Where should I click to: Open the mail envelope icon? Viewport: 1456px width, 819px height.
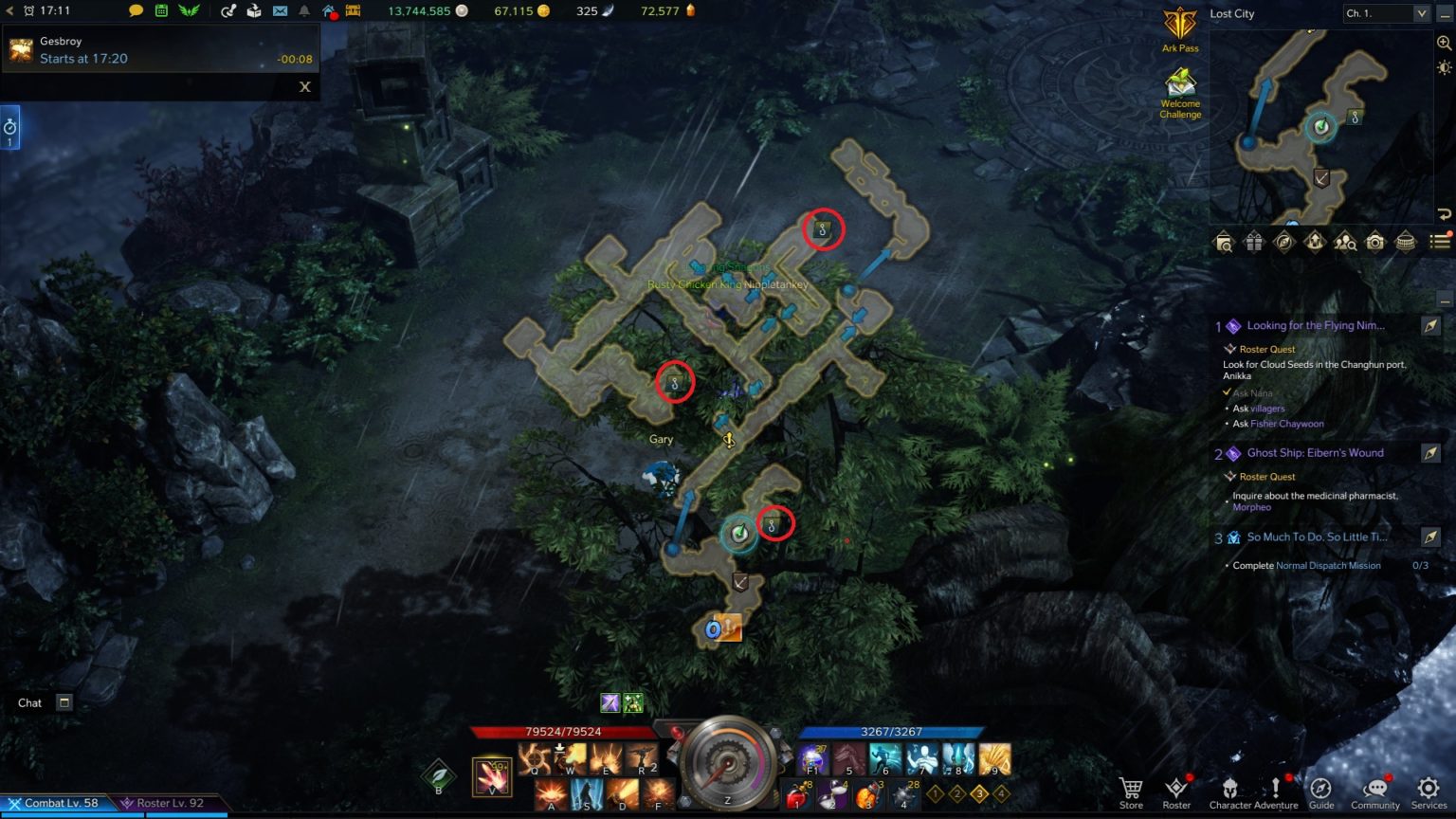coord(280,11)
